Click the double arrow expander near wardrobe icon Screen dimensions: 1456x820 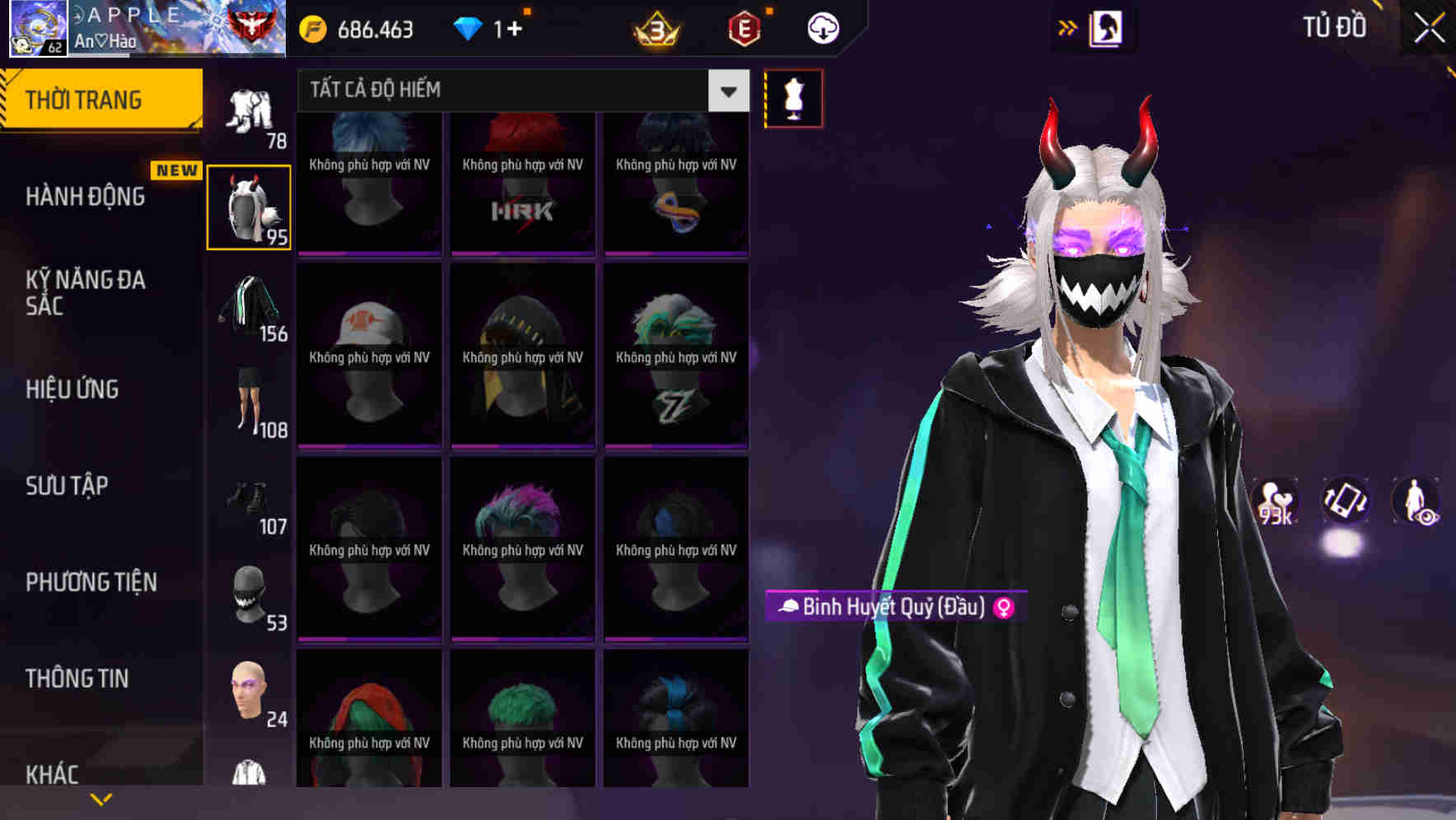click(x=1068, y=26)
